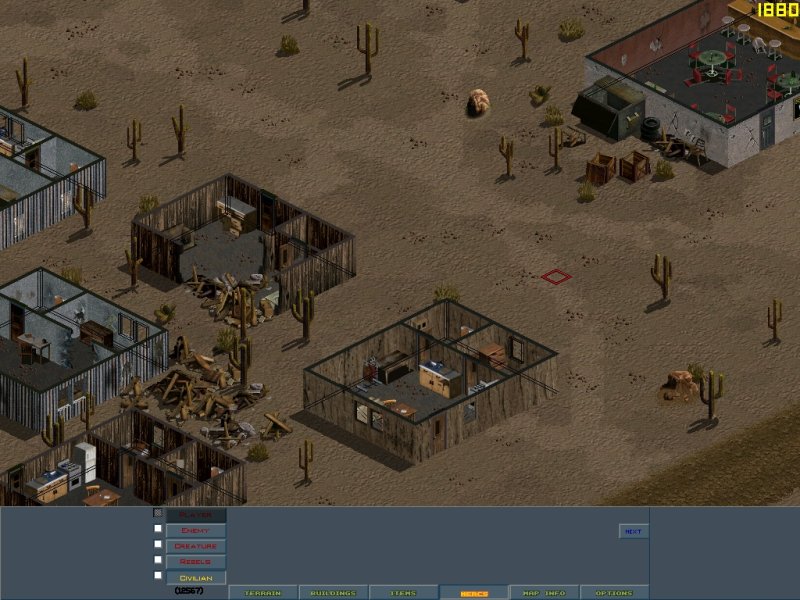This screenshot has width=800, height=600.
Task: Check the box beside Civilian
Action: 158,576
